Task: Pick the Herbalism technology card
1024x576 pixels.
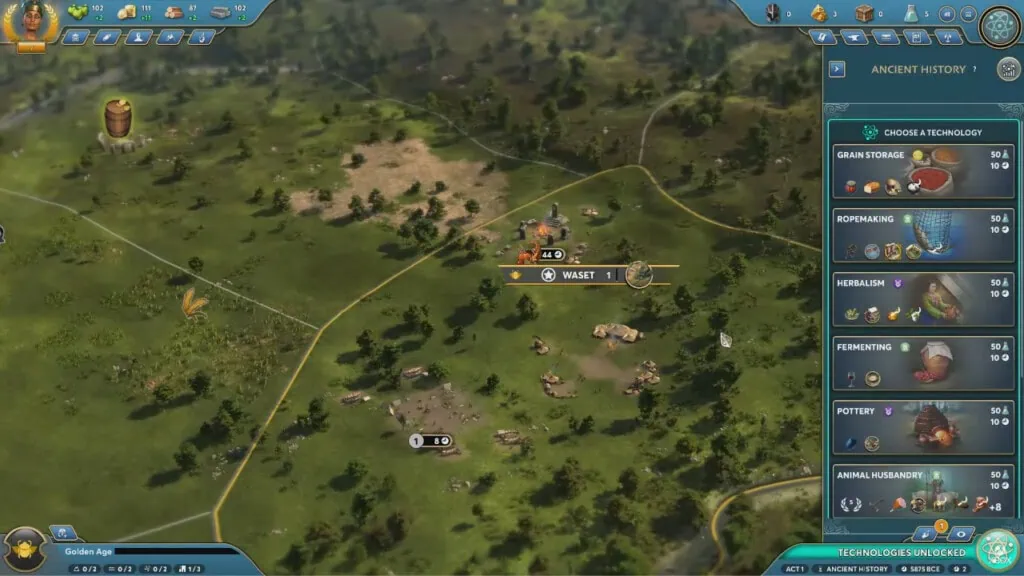Action: point(923,299)
